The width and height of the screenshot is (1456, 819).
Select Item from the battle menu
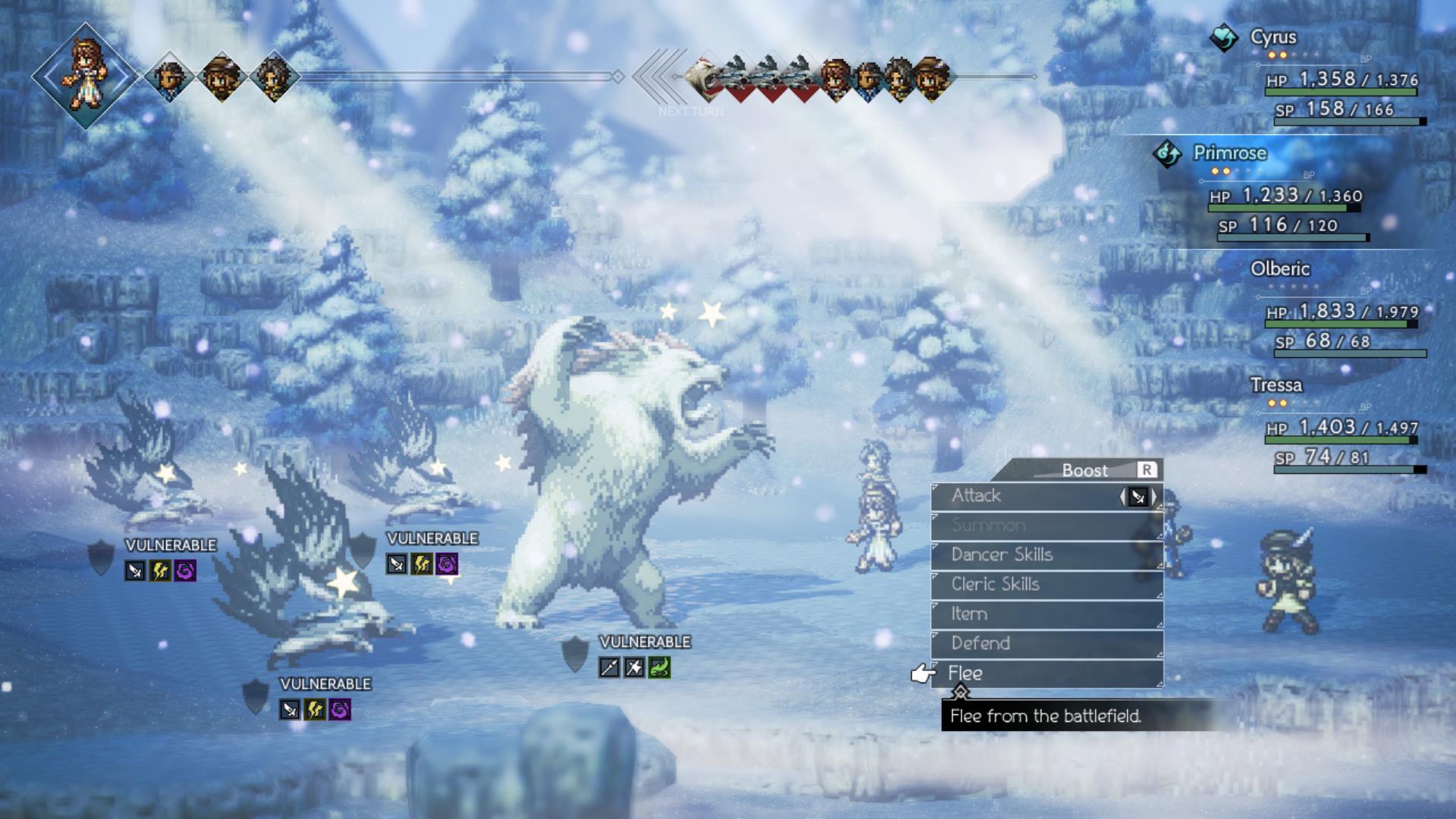(969, 613)
